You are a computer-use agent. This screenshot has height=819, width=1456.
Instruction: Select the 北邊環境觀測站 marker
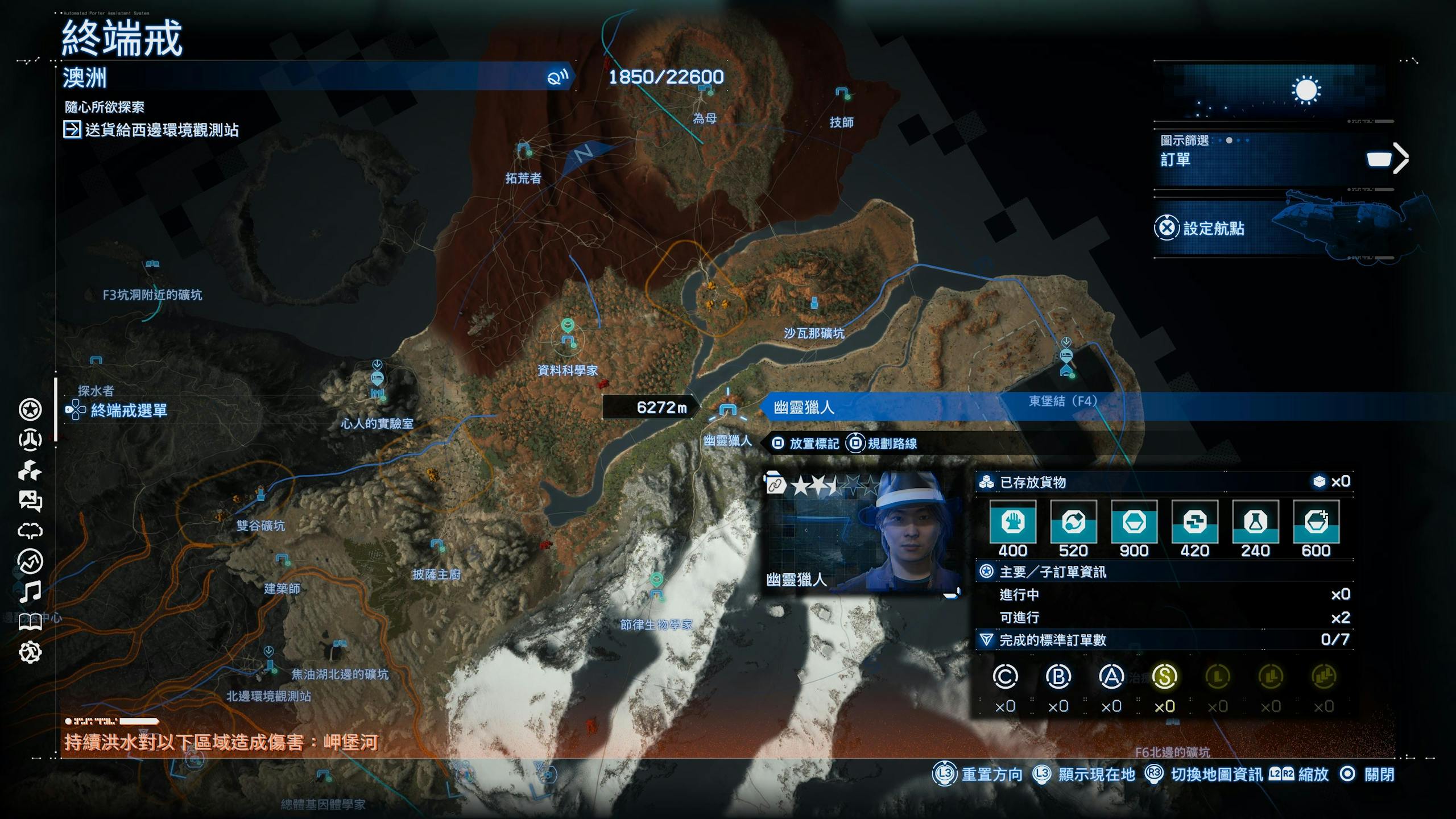270,664
